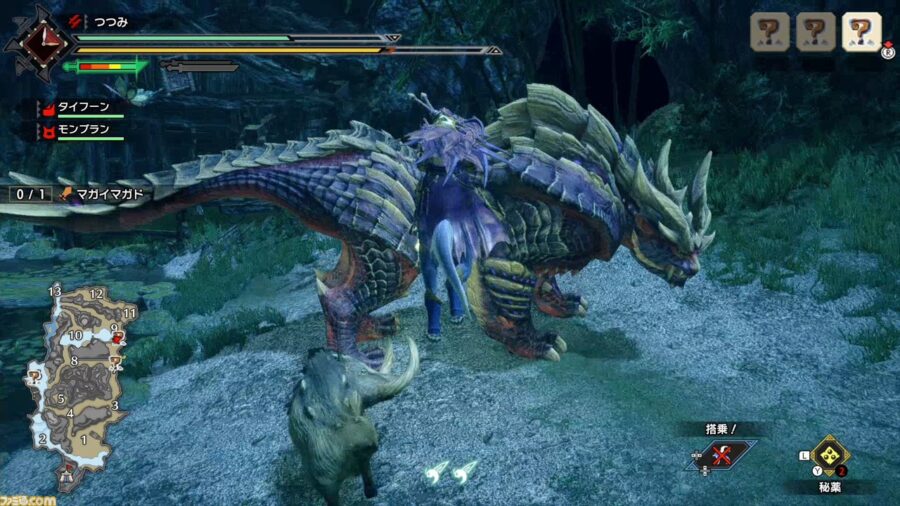Click the Famitsu.com watermark
The width and height of the screenshot is (900, 506).
pos(30,497)
